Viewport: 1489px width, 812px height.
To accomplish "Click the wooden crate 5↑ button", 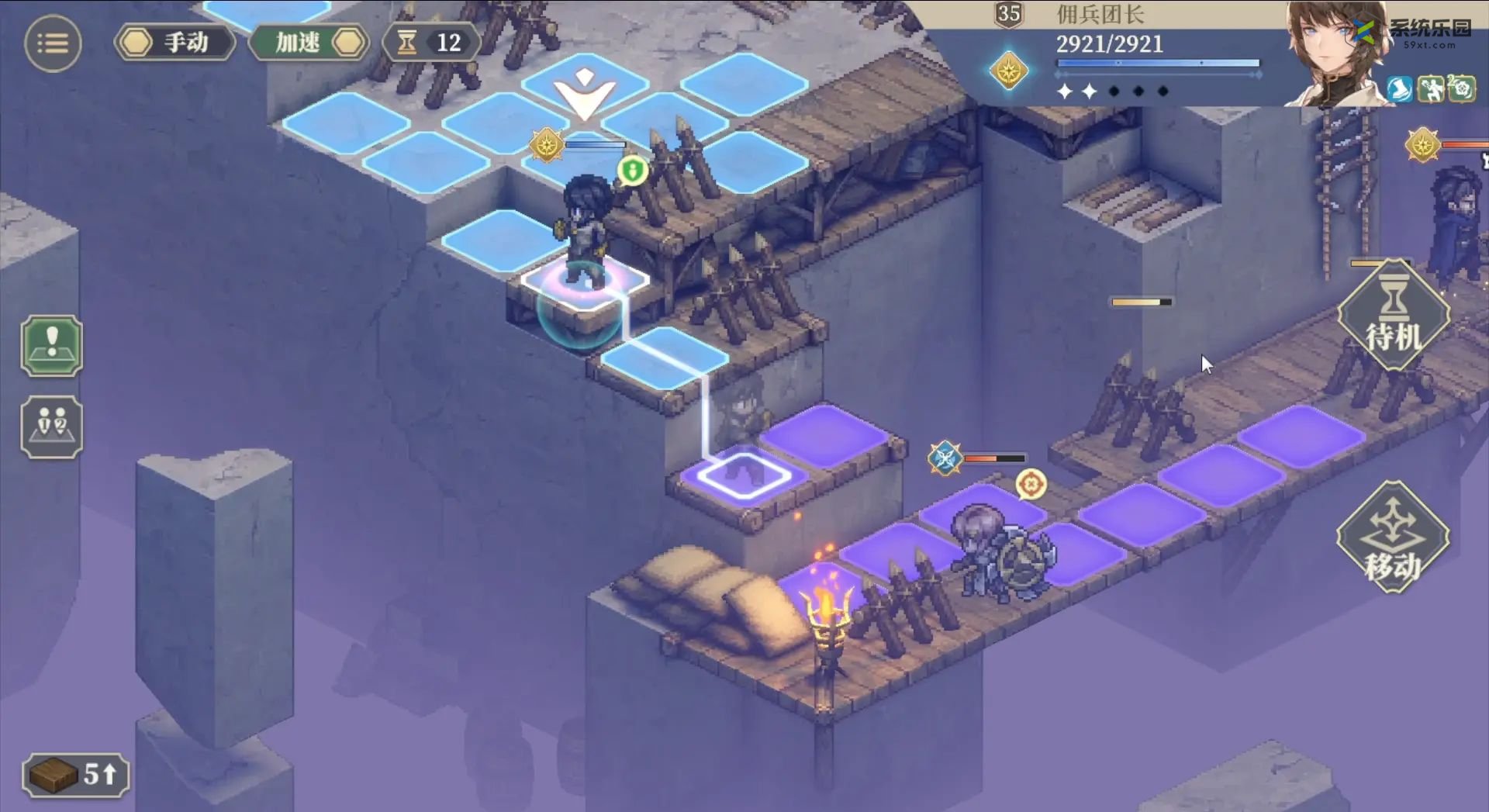I will pos(76,774).
